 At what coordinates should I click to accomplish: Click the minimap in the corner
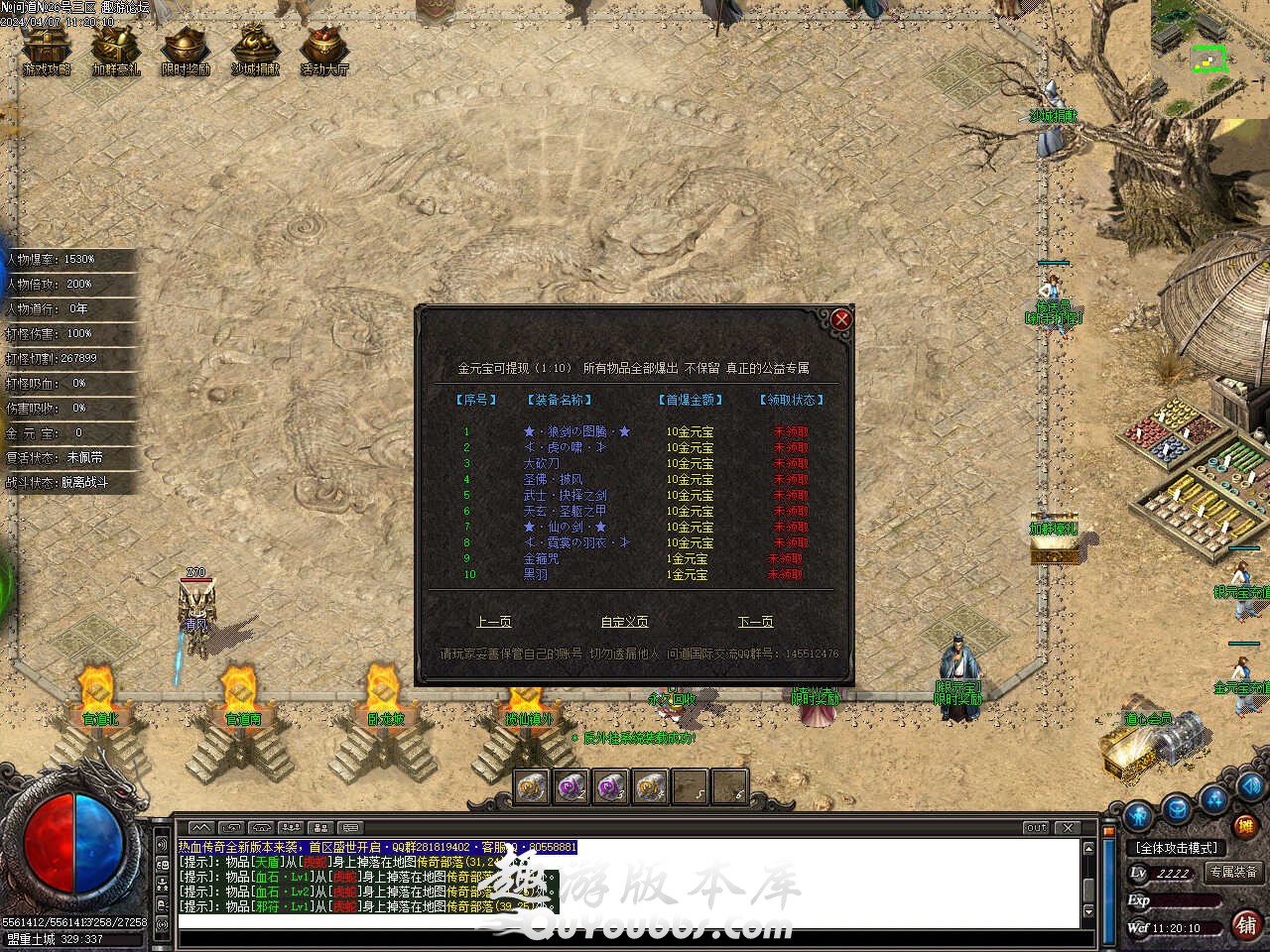point(1209,46)
